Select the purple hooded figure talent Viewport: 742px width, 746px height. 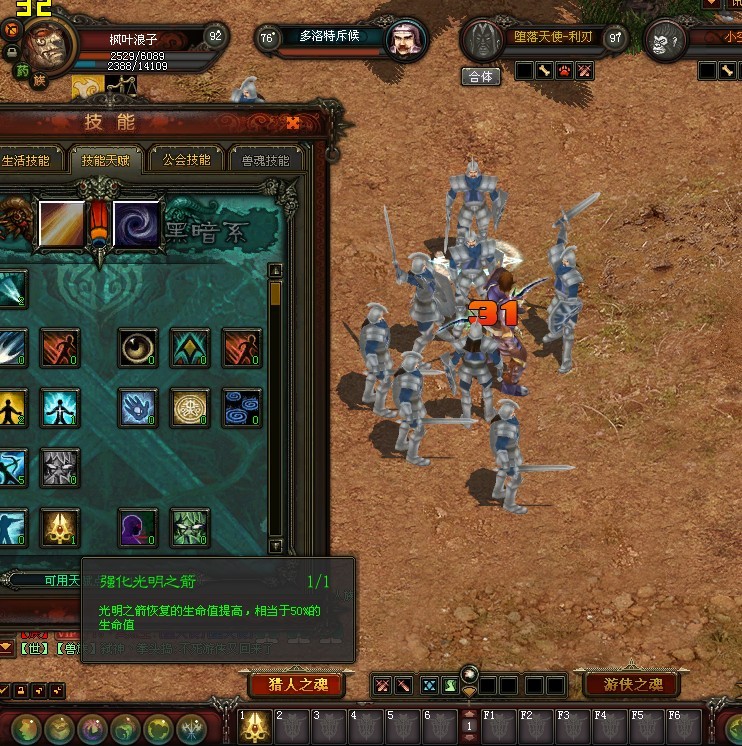click(x=138, y=528)
